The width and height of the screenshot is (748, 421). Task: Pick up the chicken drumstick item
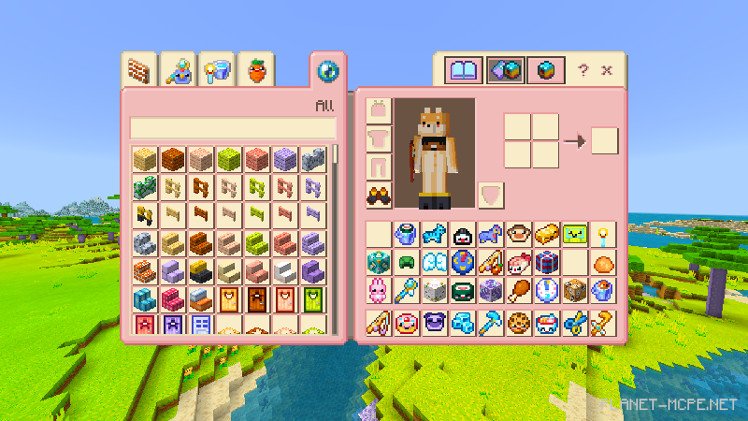tap(518, 291)
